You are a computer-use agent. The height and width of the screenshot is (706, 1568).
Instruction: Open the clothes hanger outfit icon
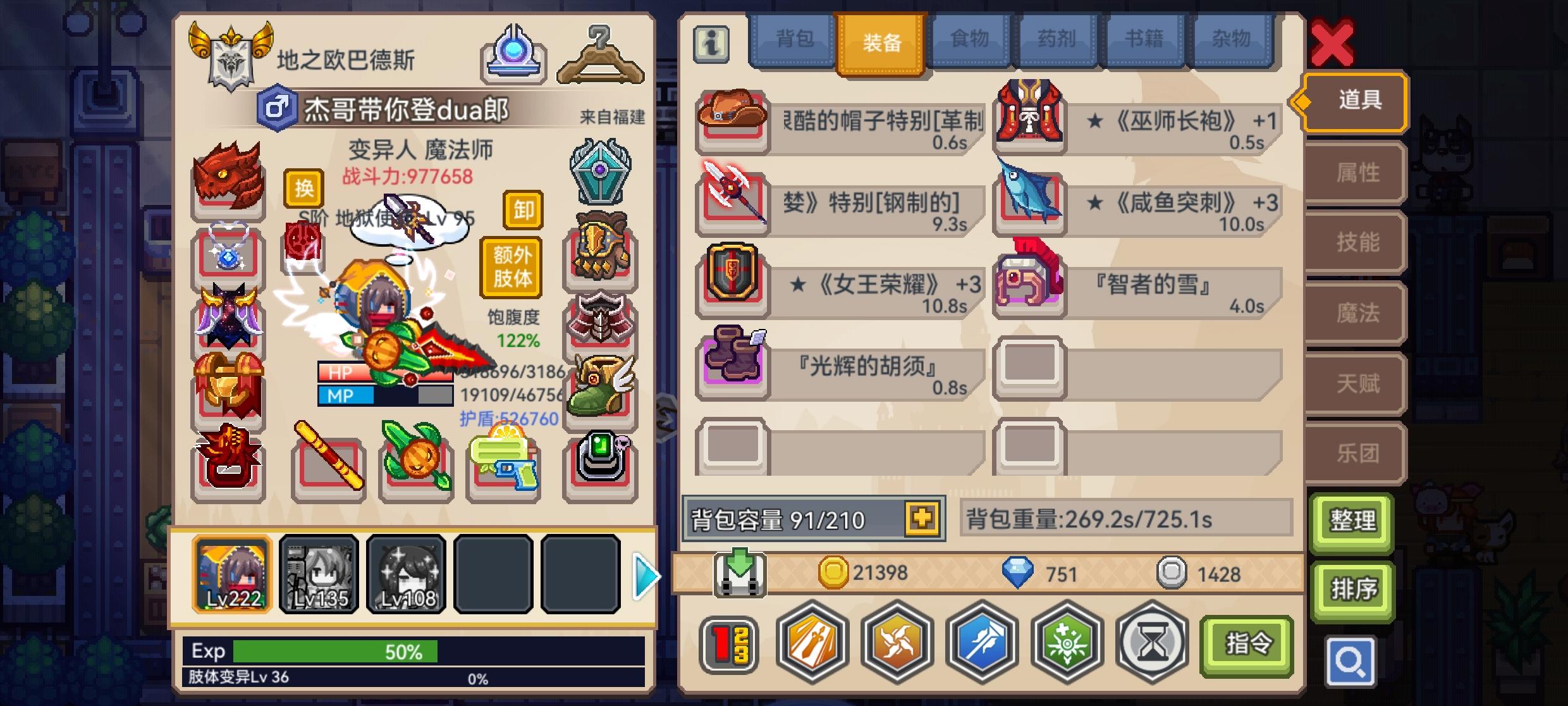598,52
